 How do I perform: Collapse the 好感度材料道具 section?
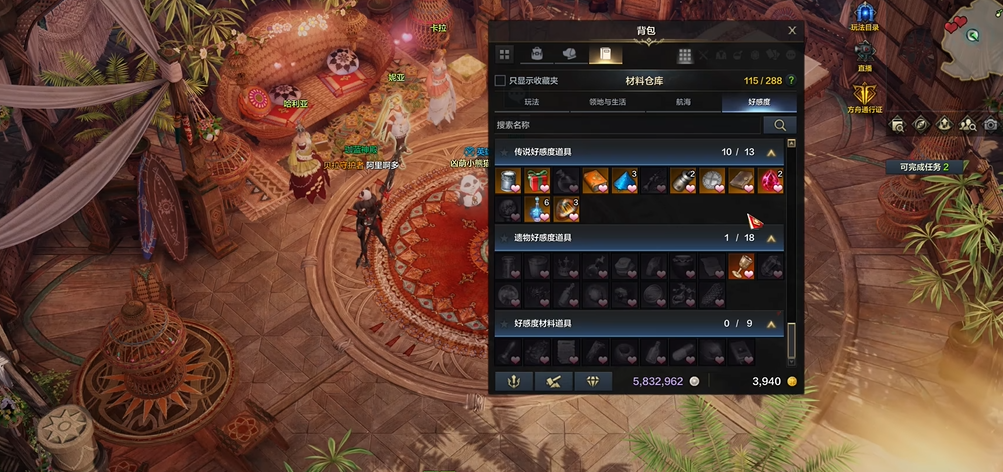[x=771, y=324]
